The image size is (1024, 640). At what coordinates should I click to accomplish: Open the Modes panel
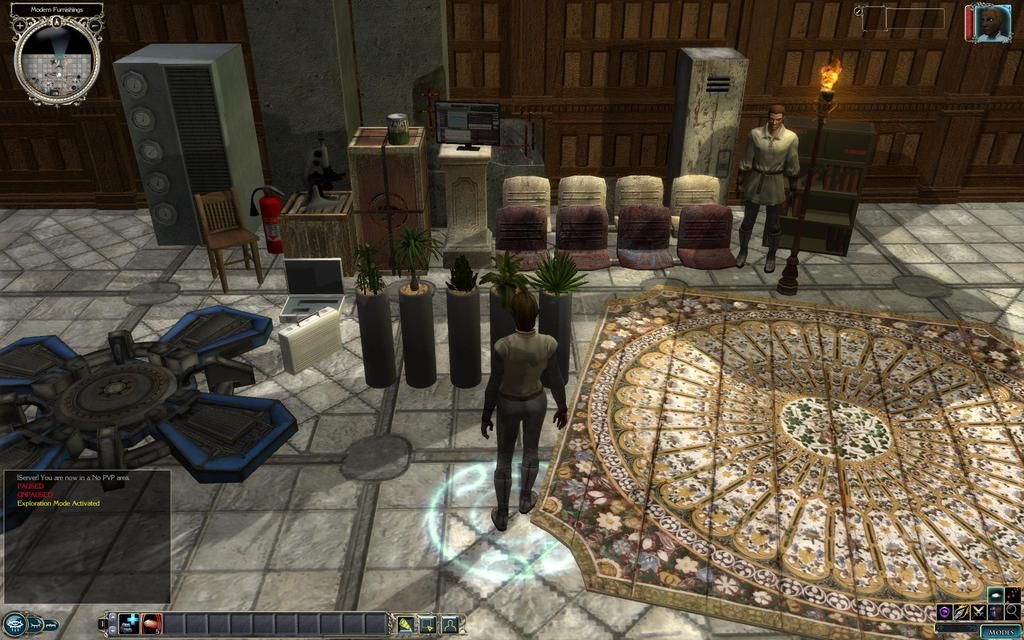(1000, 631)
